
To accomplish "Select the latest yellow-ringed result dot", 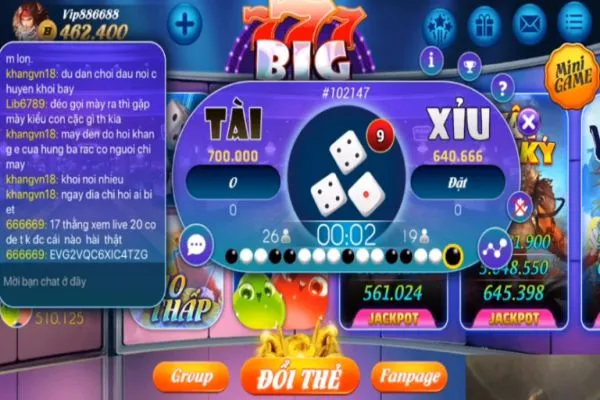I will pos(452,256).
